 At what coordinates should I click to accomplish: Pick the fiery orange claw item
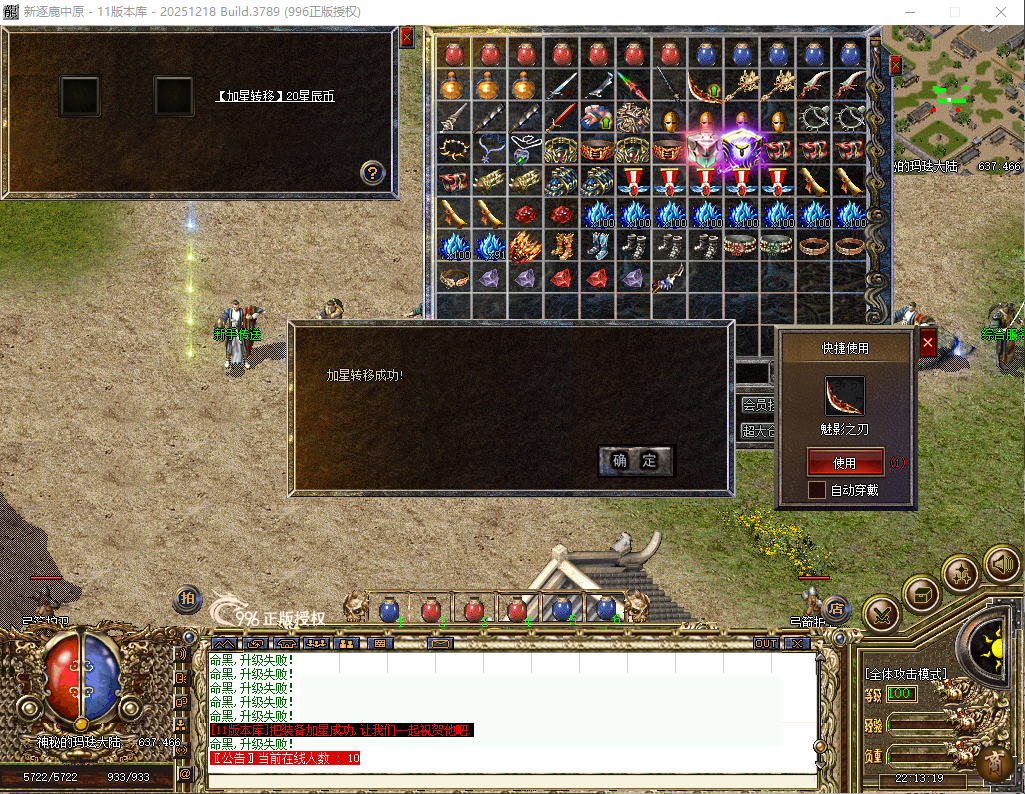click(x=524, y=246)
